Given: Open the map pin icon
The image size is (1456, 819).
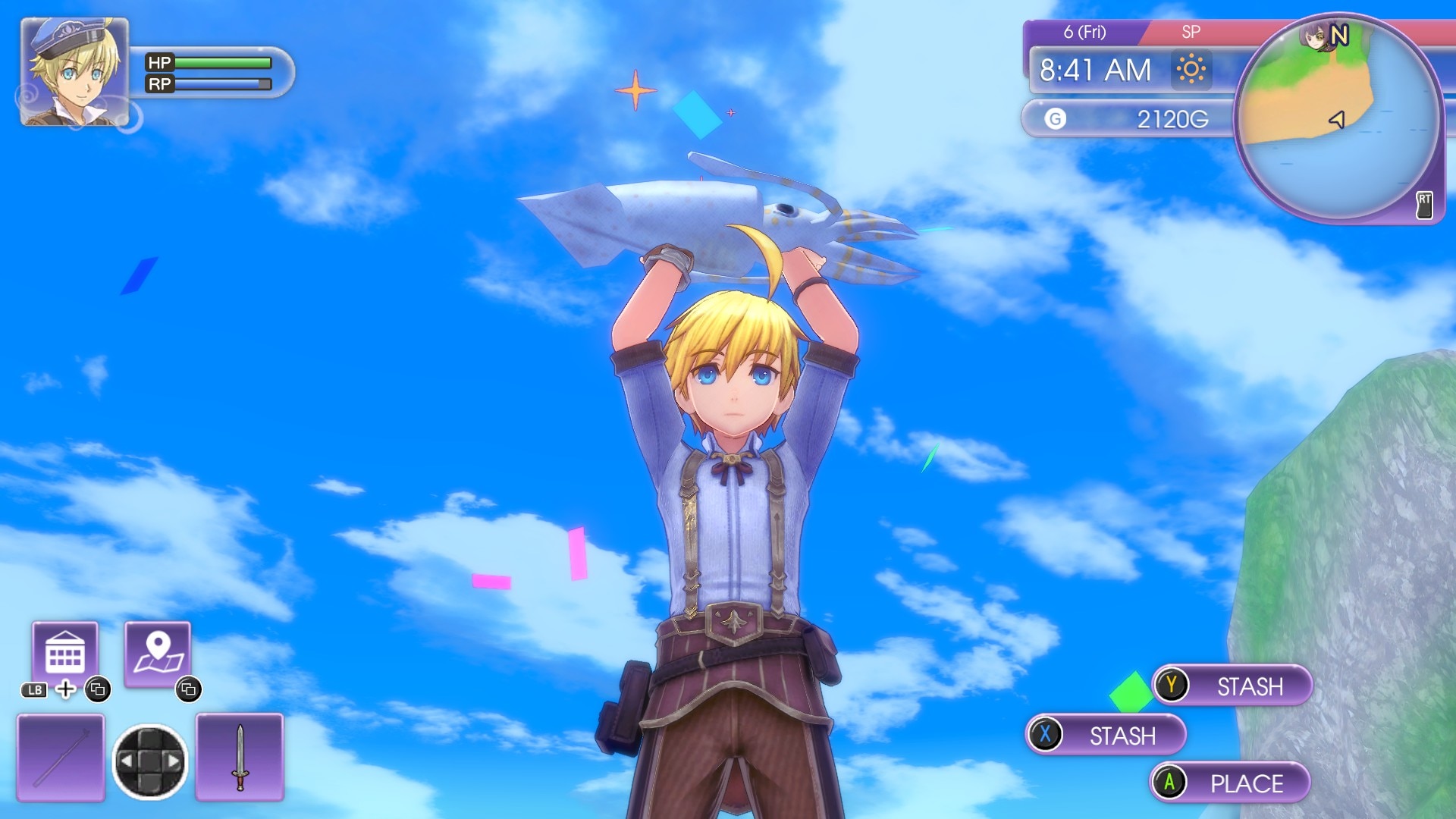Looking at the screenshot, I should pyautogui.click(x=158, y=654).
